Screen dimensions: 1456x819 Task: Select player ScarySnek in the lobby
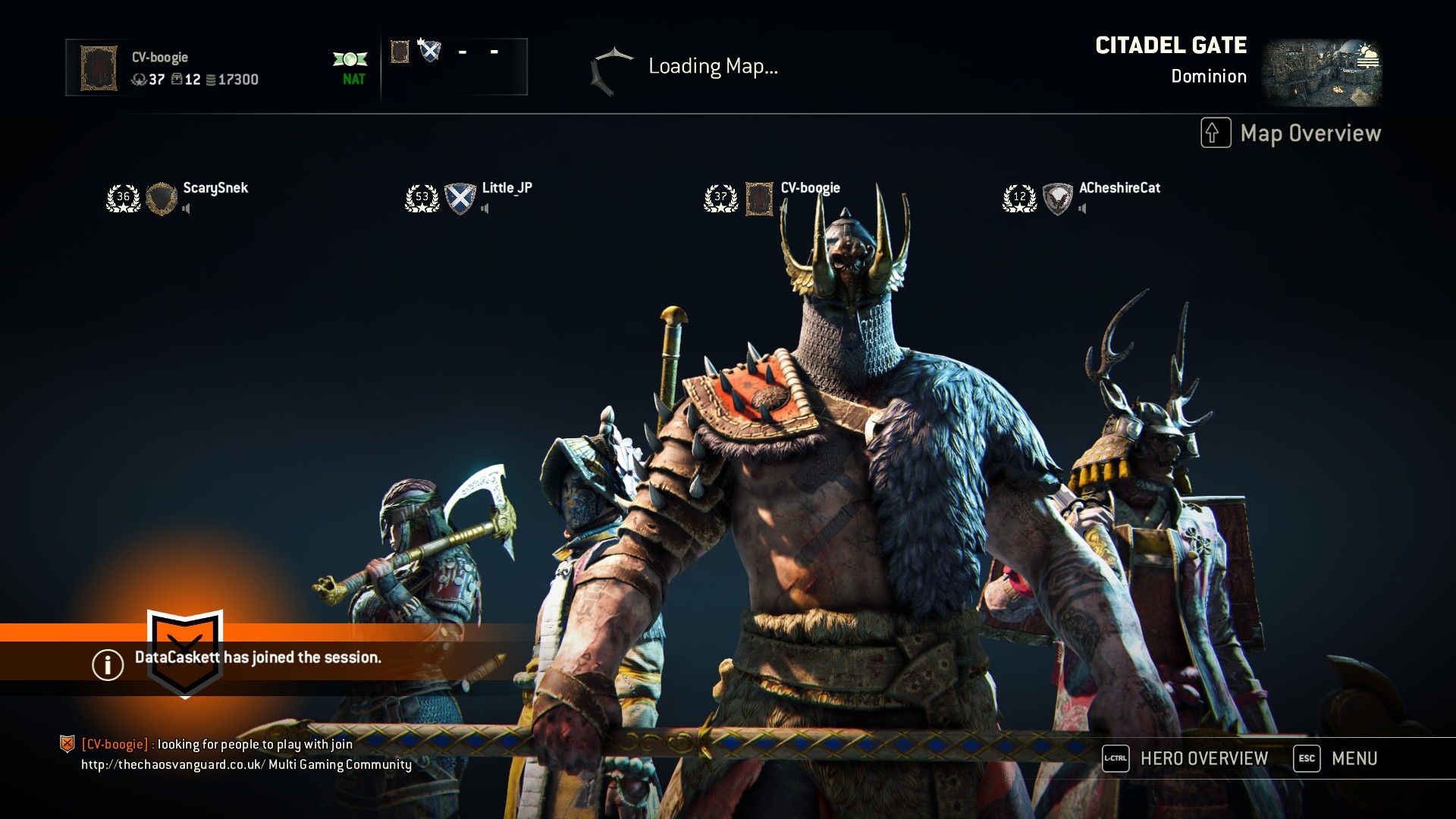tap(215, 188)
